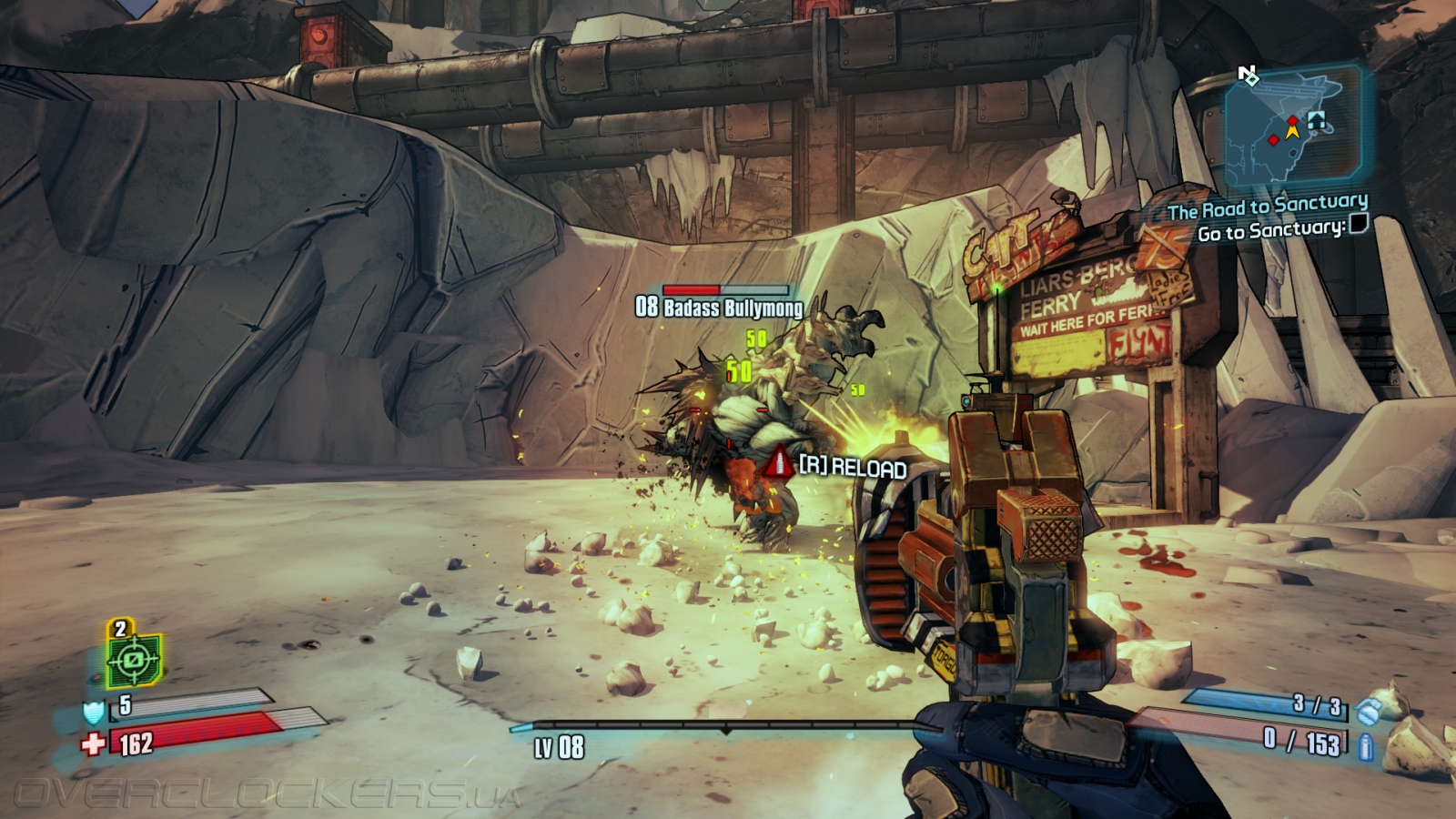Toggle the Go to Sanctuary objective checkbox
The image size is (1456, 819).
[1358, 224]
